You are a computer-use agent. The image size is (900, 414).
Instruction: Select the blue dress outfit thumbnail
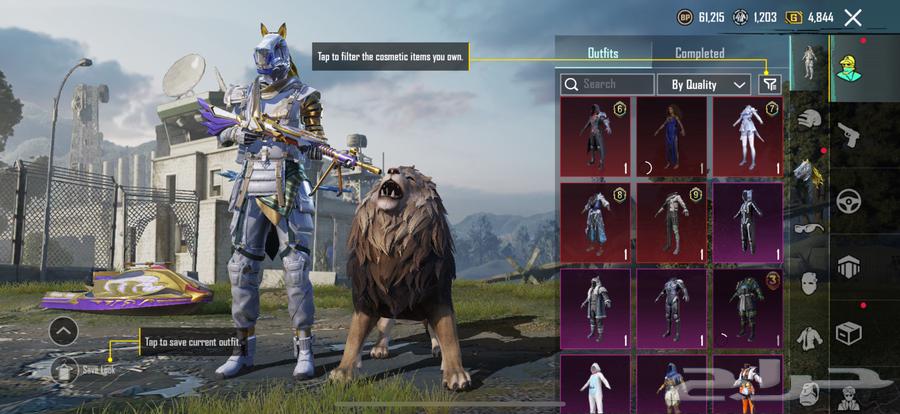[x=671, y=136]
